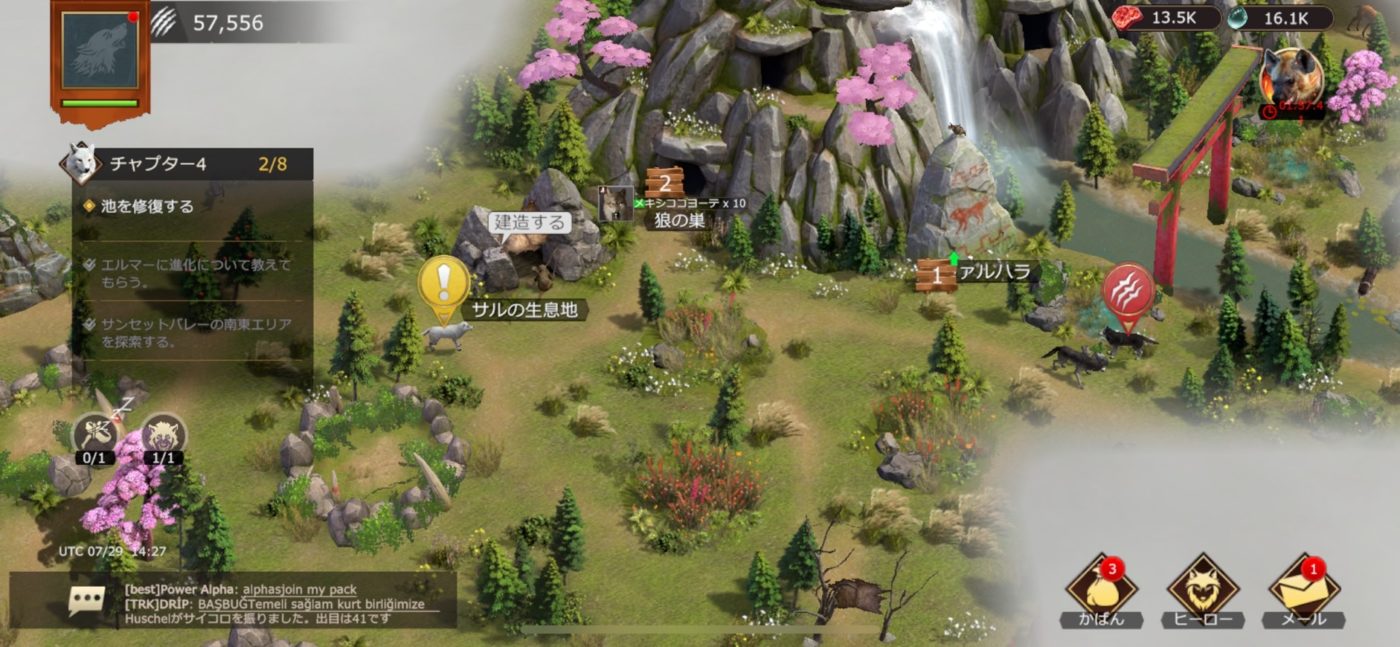Select the 狼の巣 building label
The width and height of the screenshot is (1400, 647).
[x=680, y=221]
